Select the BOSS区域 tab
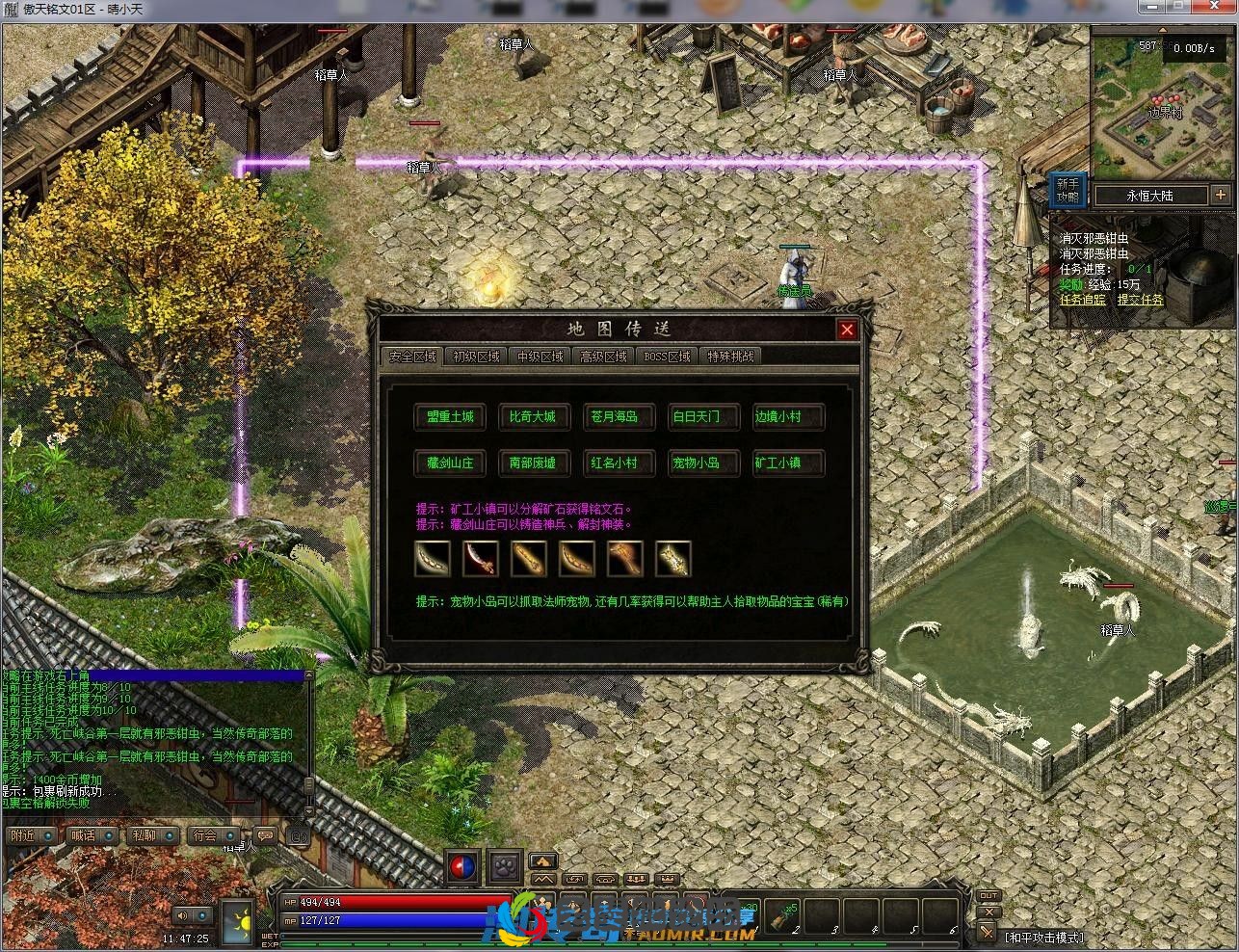Viewport: 1239px width, 952px height. pyautogui.click(x=667, y=357)
